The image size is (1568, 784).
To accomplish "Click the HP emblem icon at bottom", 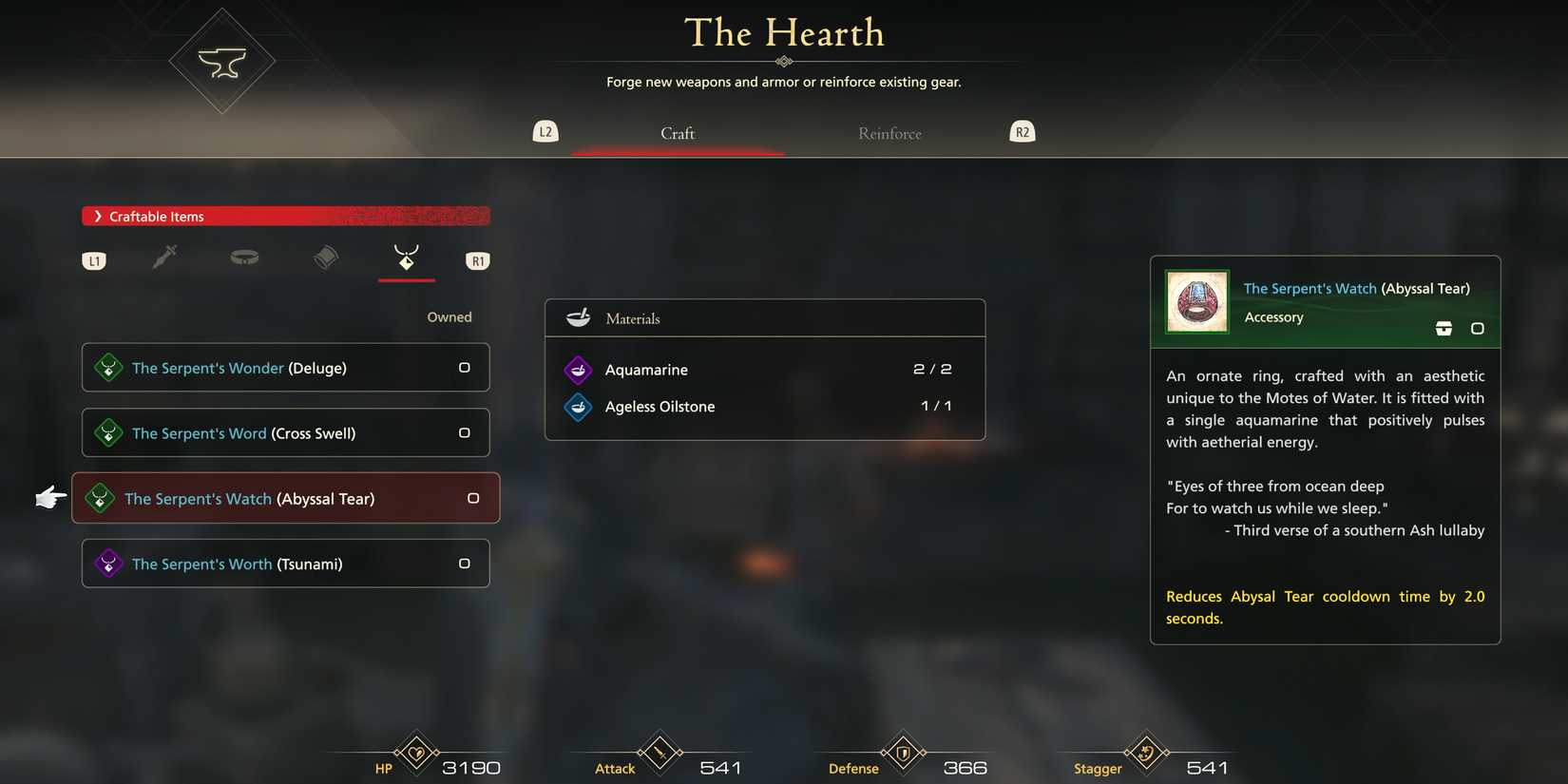I will click(415, 754).
